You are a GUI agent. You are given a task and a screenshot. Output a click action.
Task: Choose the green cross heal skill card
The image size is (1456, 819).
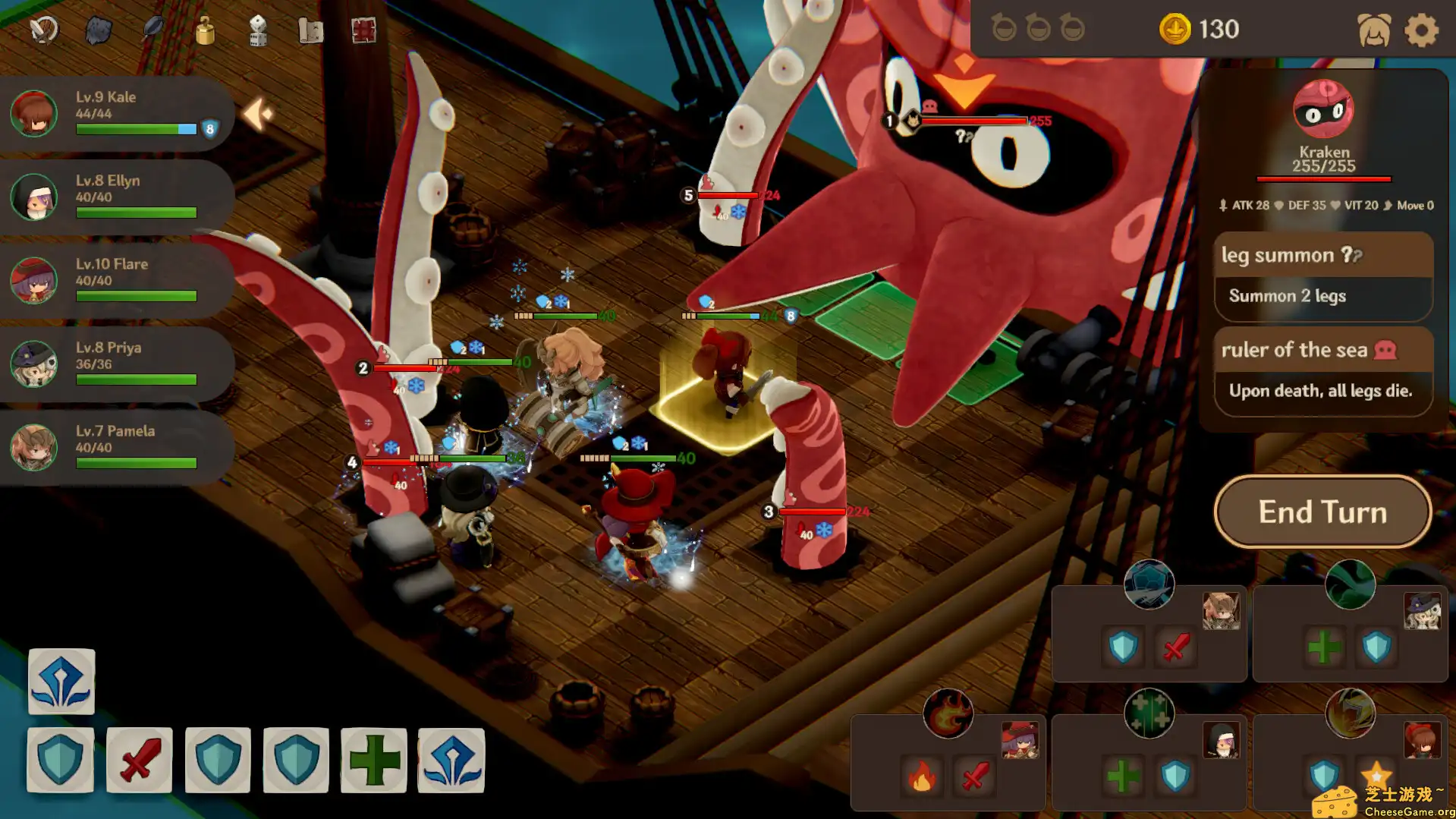pos(373,759)
